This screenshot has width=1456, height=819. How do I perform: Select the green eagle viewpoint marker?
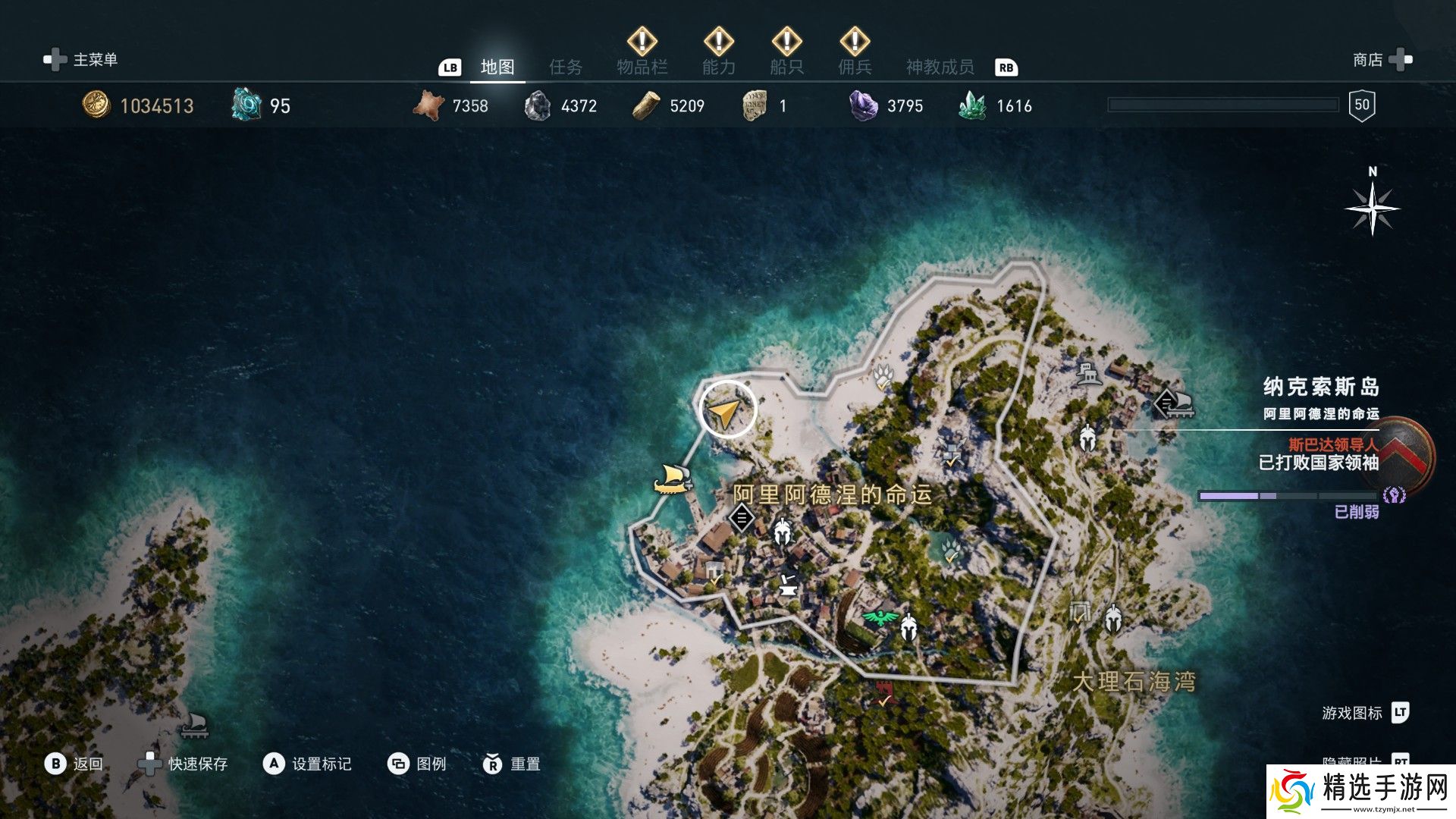tap(880, 617)
